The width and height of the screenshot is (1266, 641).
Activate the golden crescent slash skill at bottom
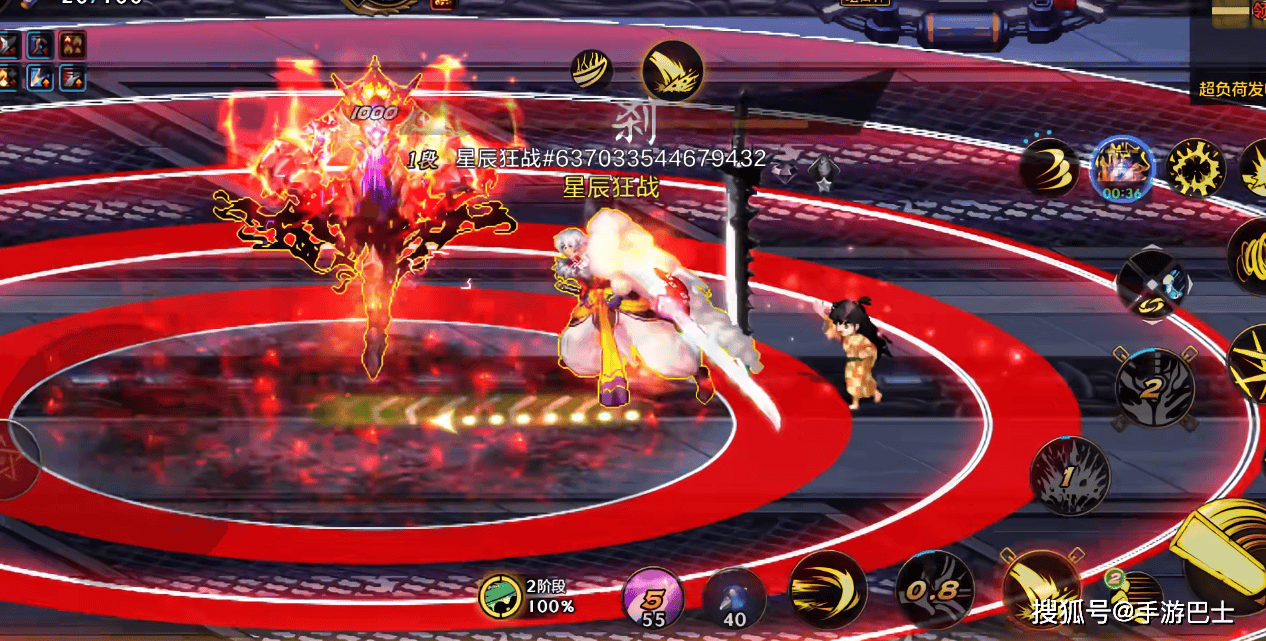(x=827, y=590)
